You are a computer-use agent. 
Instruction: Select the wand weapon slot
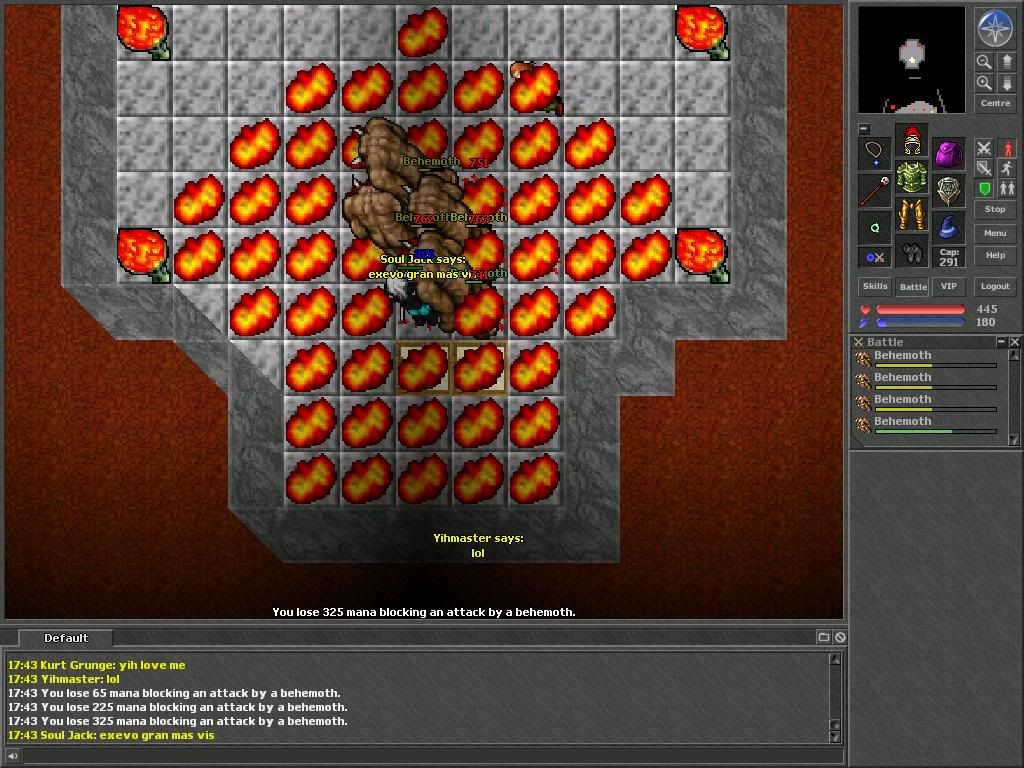[x=874, y=190]
